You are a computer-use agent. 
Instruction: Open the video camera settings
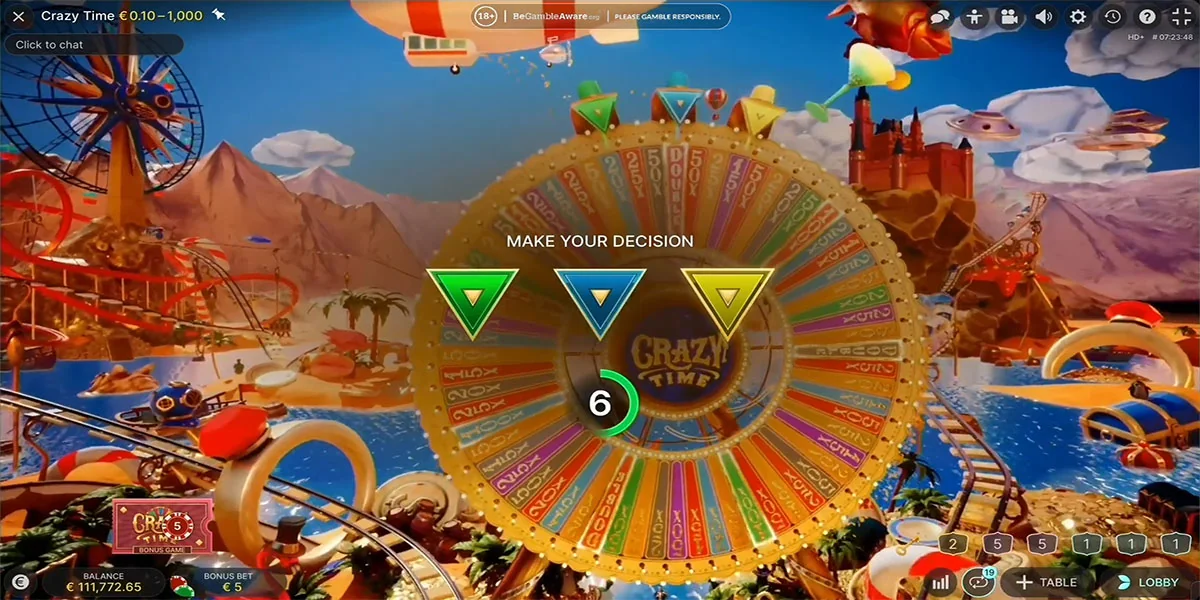pos(1009,17)
